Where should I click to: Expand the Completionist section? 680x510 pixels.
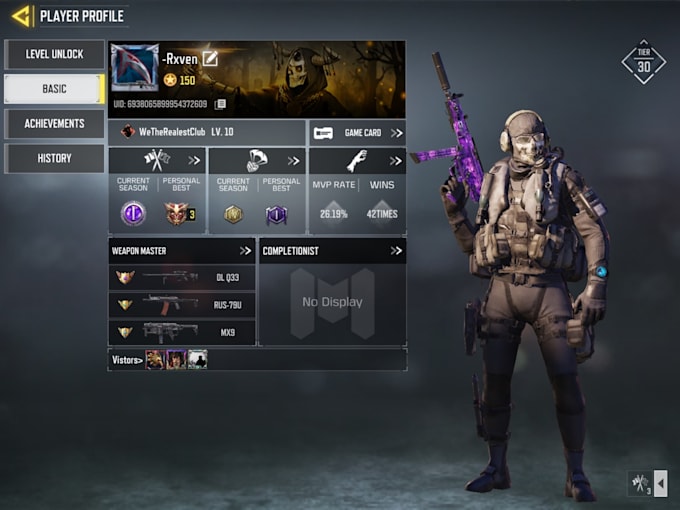(x=396, y=250)
